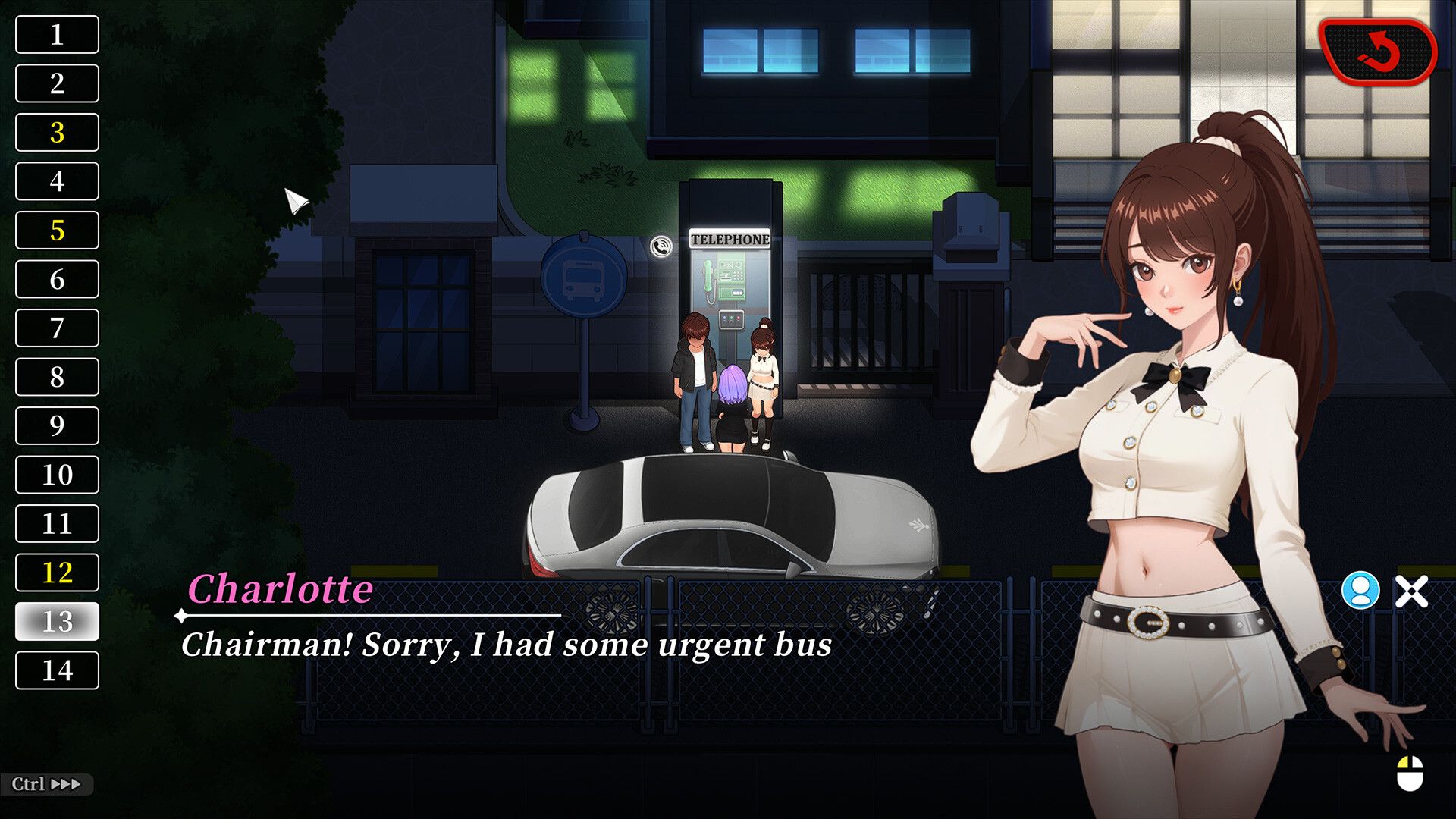Activate the Ctrl fast-forward skip button

click(46, 784)
